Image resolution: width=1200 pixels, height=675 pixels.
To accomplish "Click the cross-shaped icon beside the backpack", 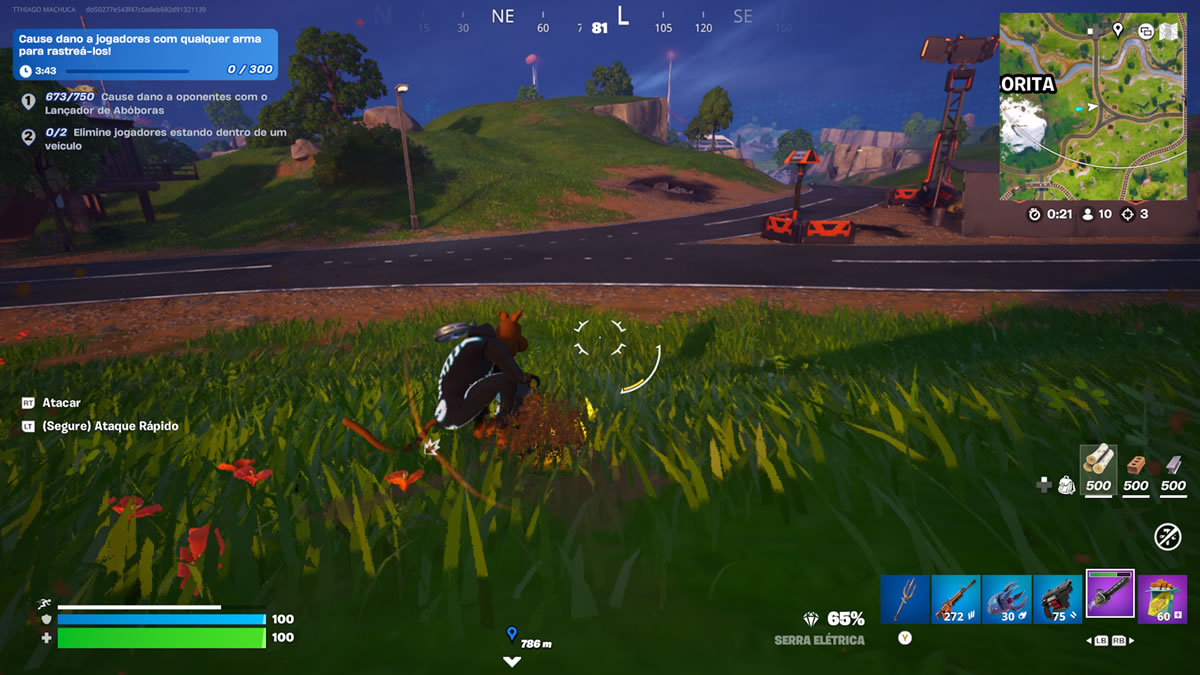I will coord(1043,485).
